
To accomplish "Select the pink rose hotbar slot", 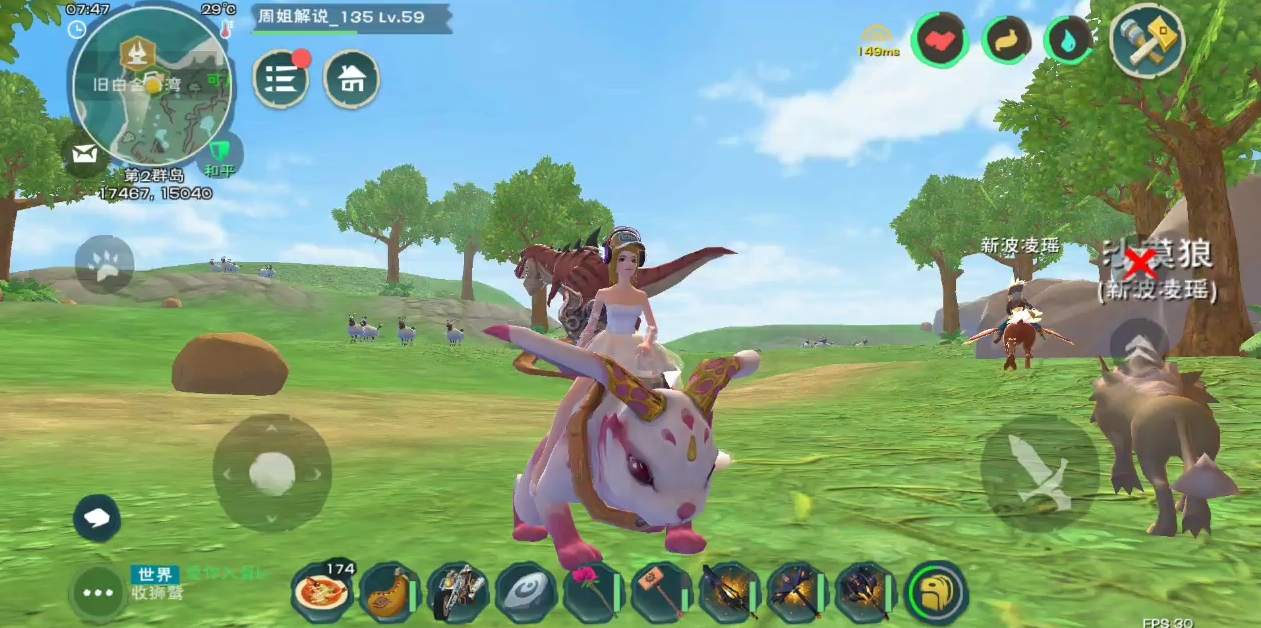I will pyautogui.click(x=593, y=592).
